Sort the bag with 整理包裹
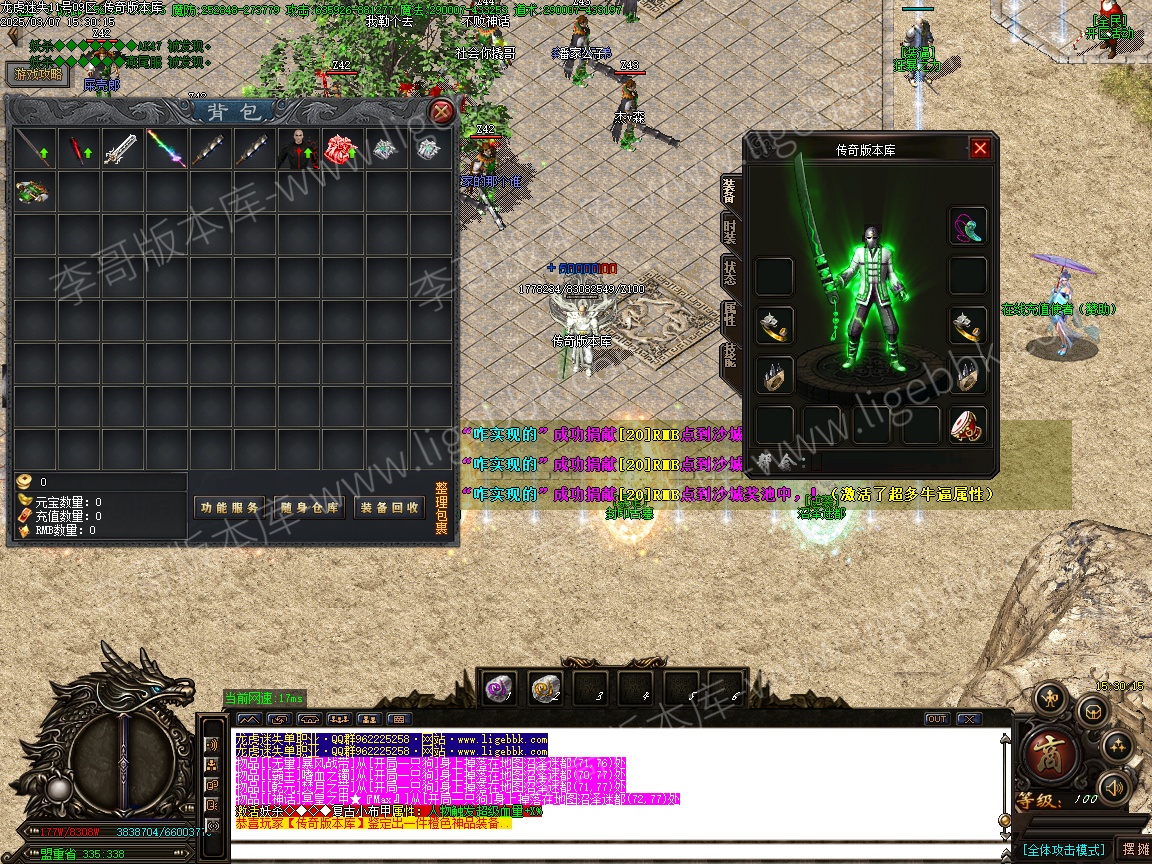Image resolution: width=1152 pixels, height=864 pixels. 441,510
